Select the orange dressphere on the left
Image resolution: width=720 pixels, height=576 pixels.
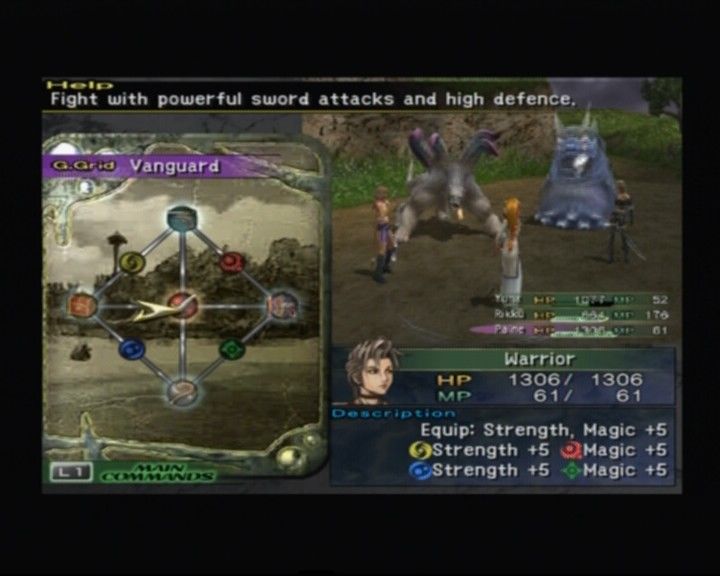pos(84,304)
